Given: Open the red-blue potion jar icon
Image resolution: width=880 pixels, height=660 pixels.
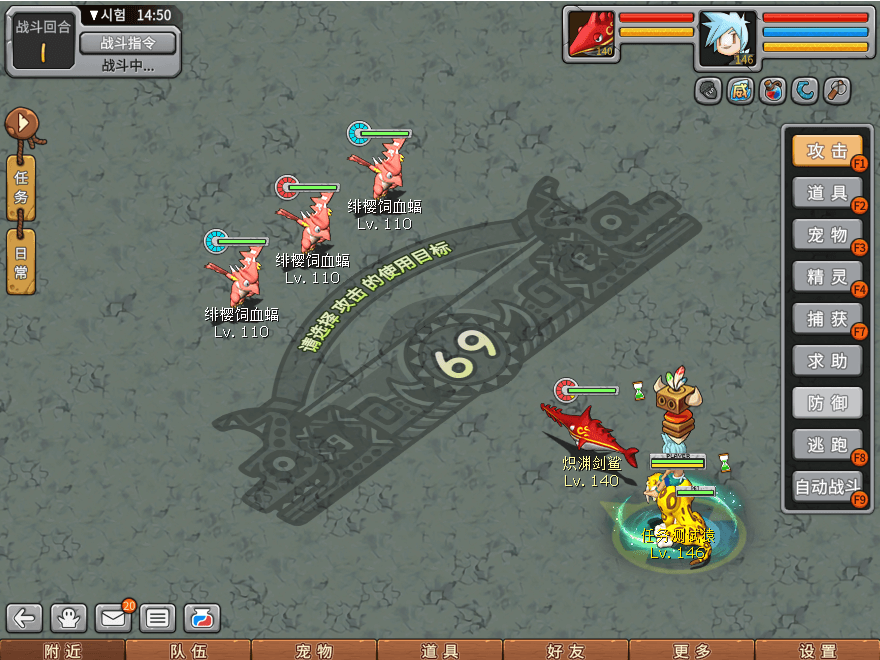Looking at the screenshot, I should point(772,91).
